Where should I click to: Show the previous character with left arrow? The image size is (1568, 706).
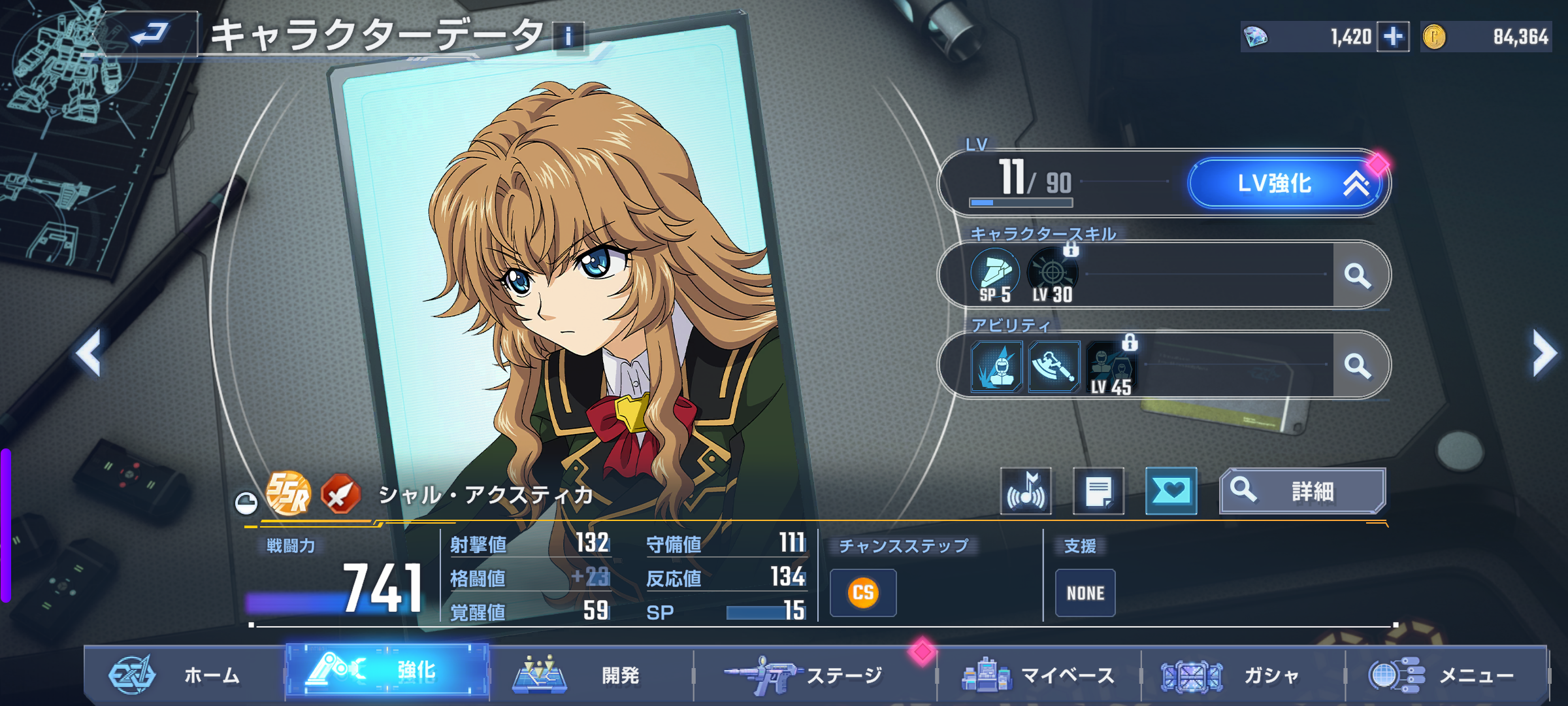click(x=89, y=353)
